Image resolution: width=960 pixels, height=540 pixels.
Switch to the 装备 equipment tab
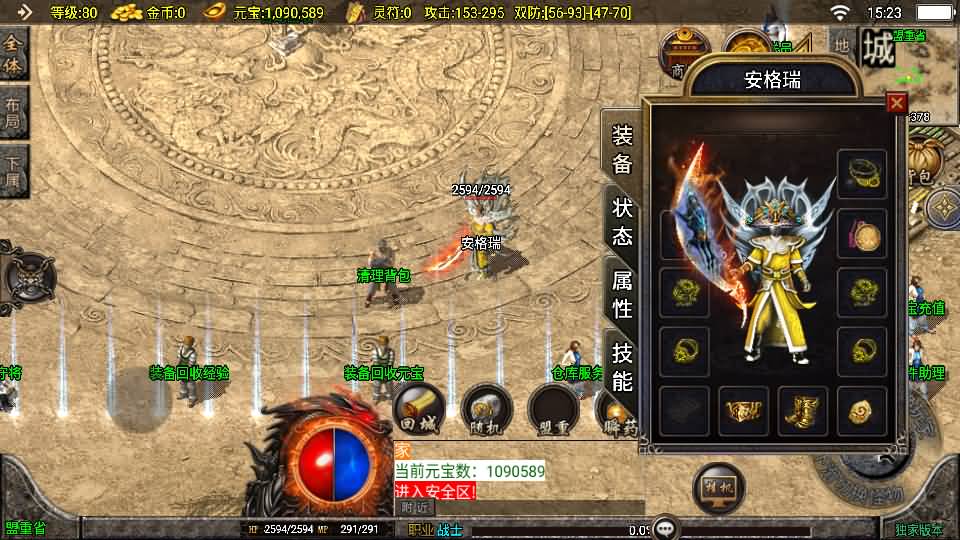(x=622, y=149)
